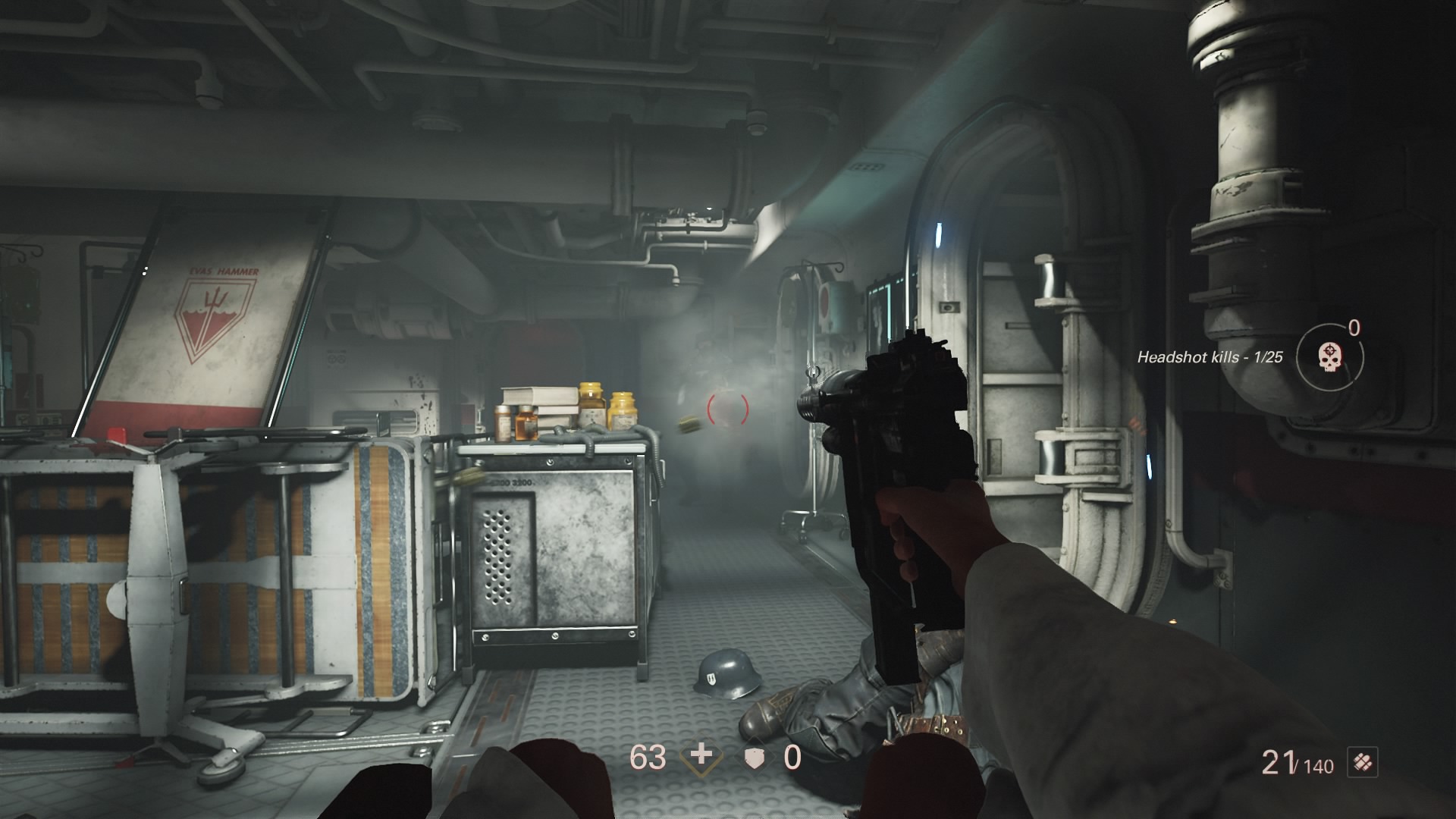This screenshot has width=1456, height=819.
Task: Click the headshot skull perk icon
Action: pyautogui.click(x=1329, y=356)
